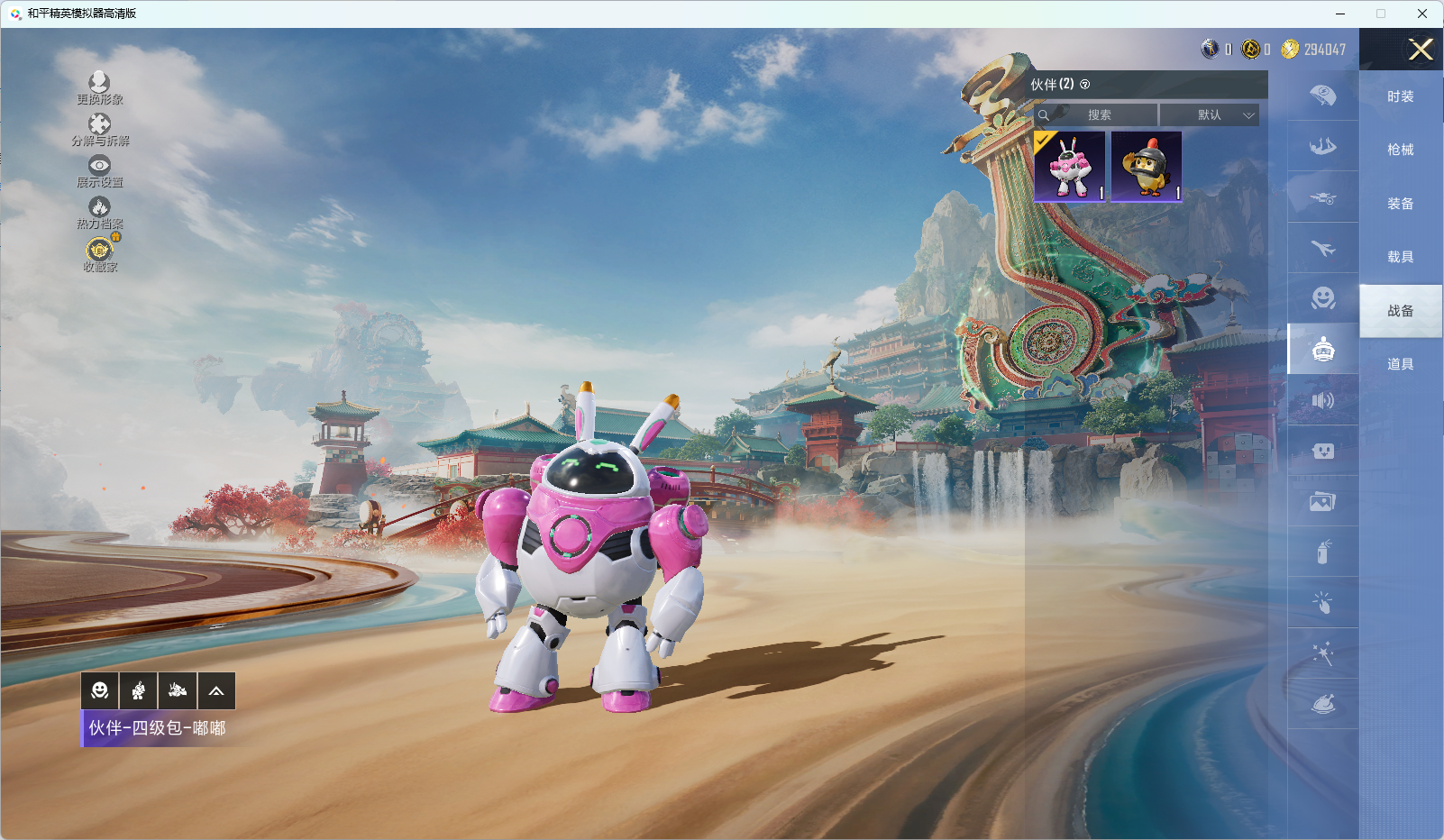
Task: Expand the up-arrow button beside companion actions
Action: tap(216, 691)
